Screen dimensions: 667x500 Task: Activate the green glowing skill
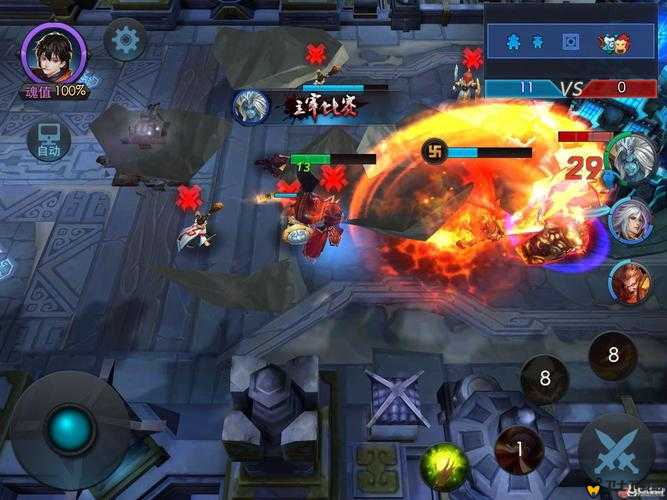[x=443, y=466]
